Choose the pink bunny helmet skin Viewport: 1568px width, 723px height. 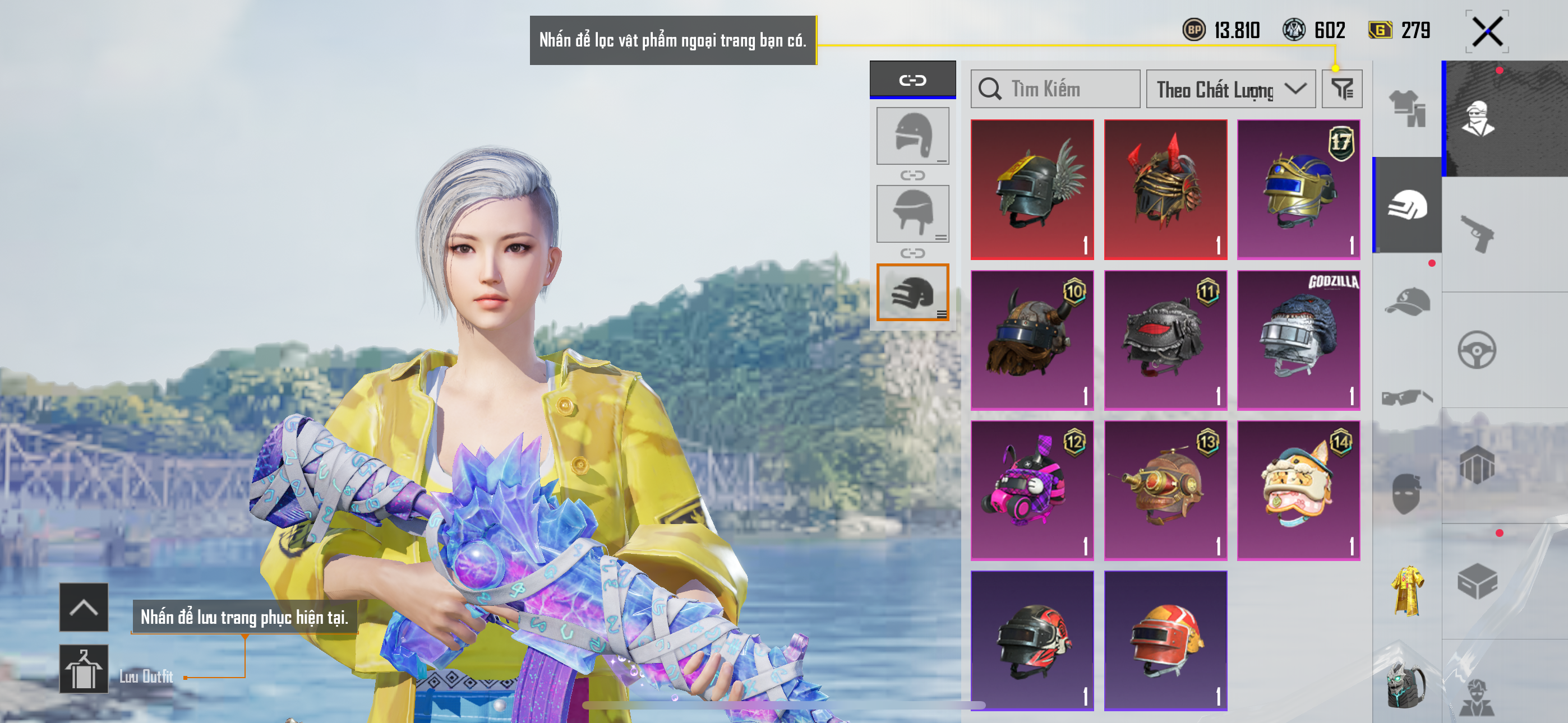1032,490
